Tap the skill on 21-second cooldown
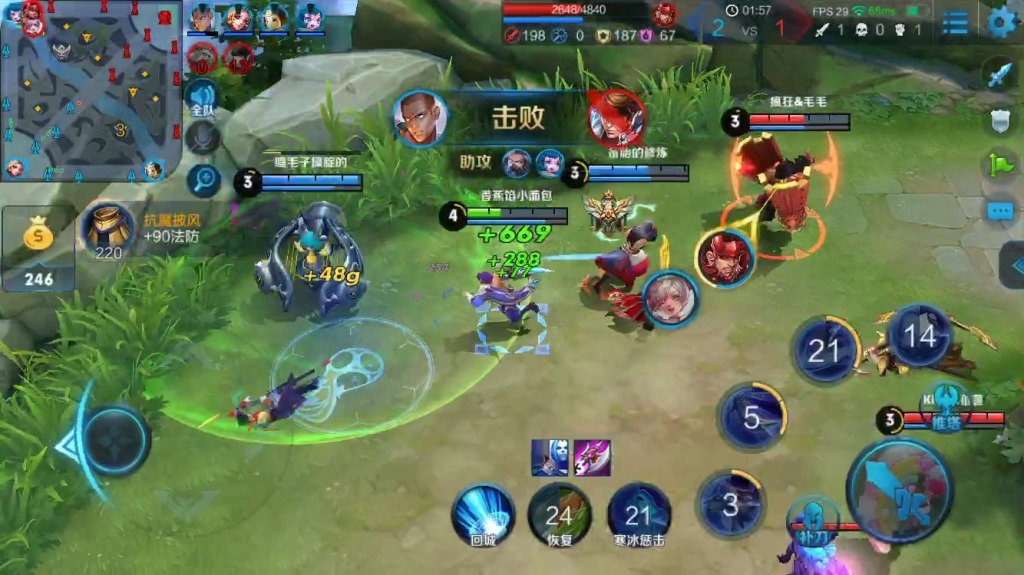 coord(824,350)
